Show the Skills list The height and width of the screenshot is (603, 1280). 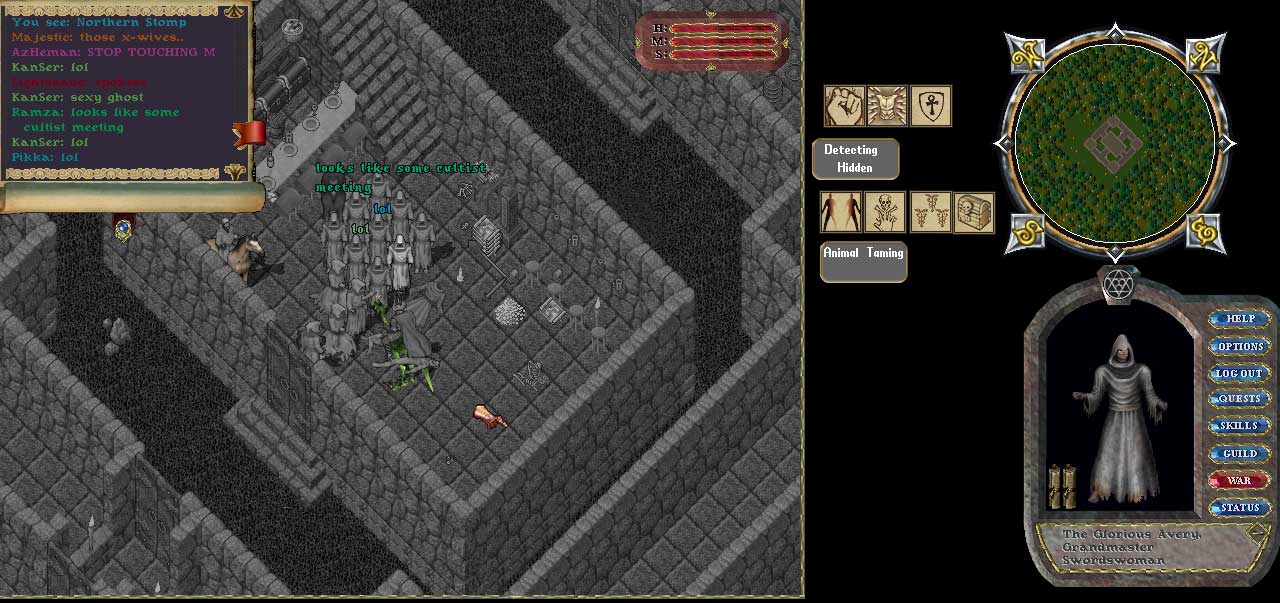click(x=1240, y=426)
